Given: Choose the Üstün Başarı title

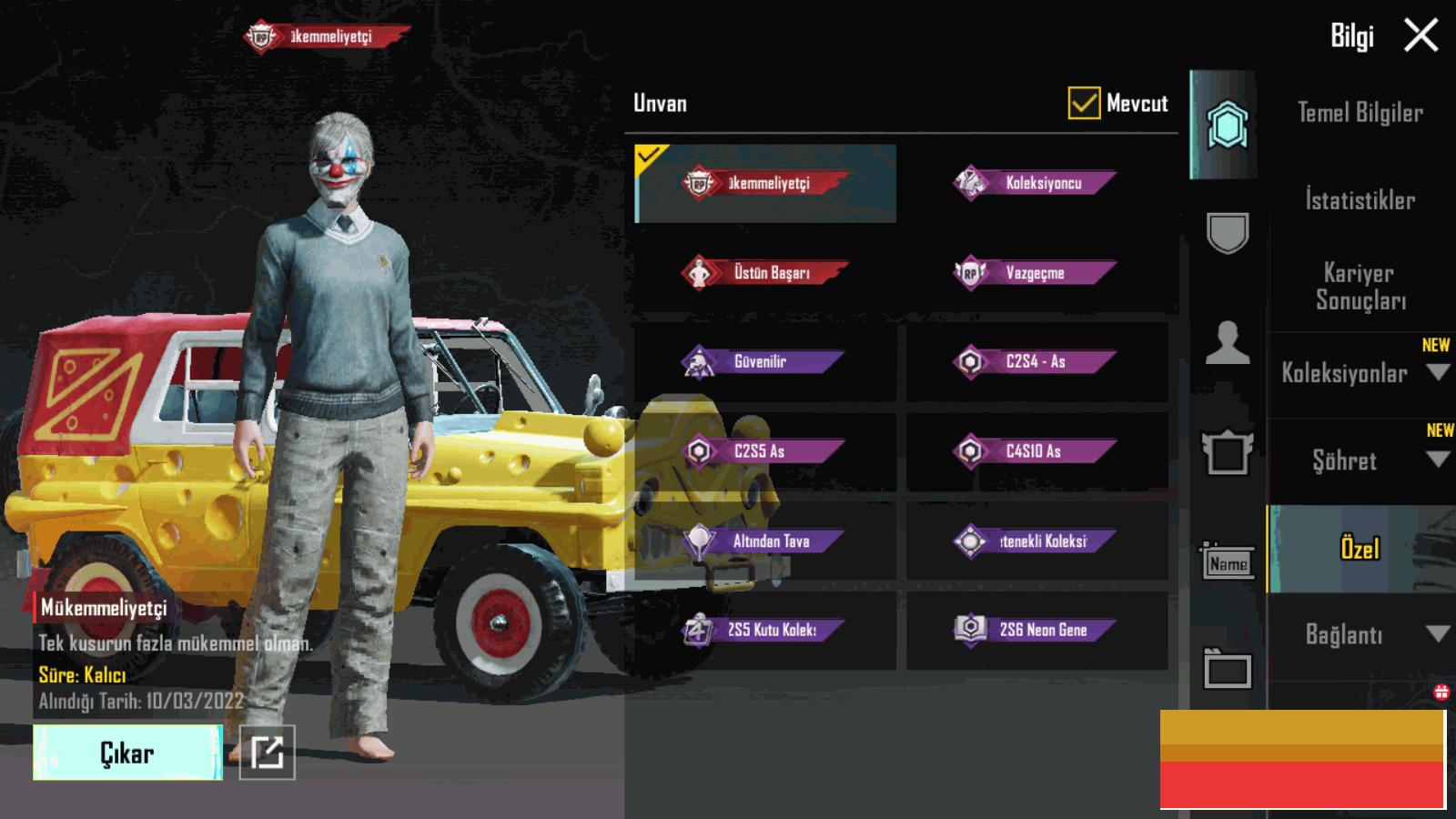Looking at the screenshot, I should pyautogui.click(x=764, y=272).
